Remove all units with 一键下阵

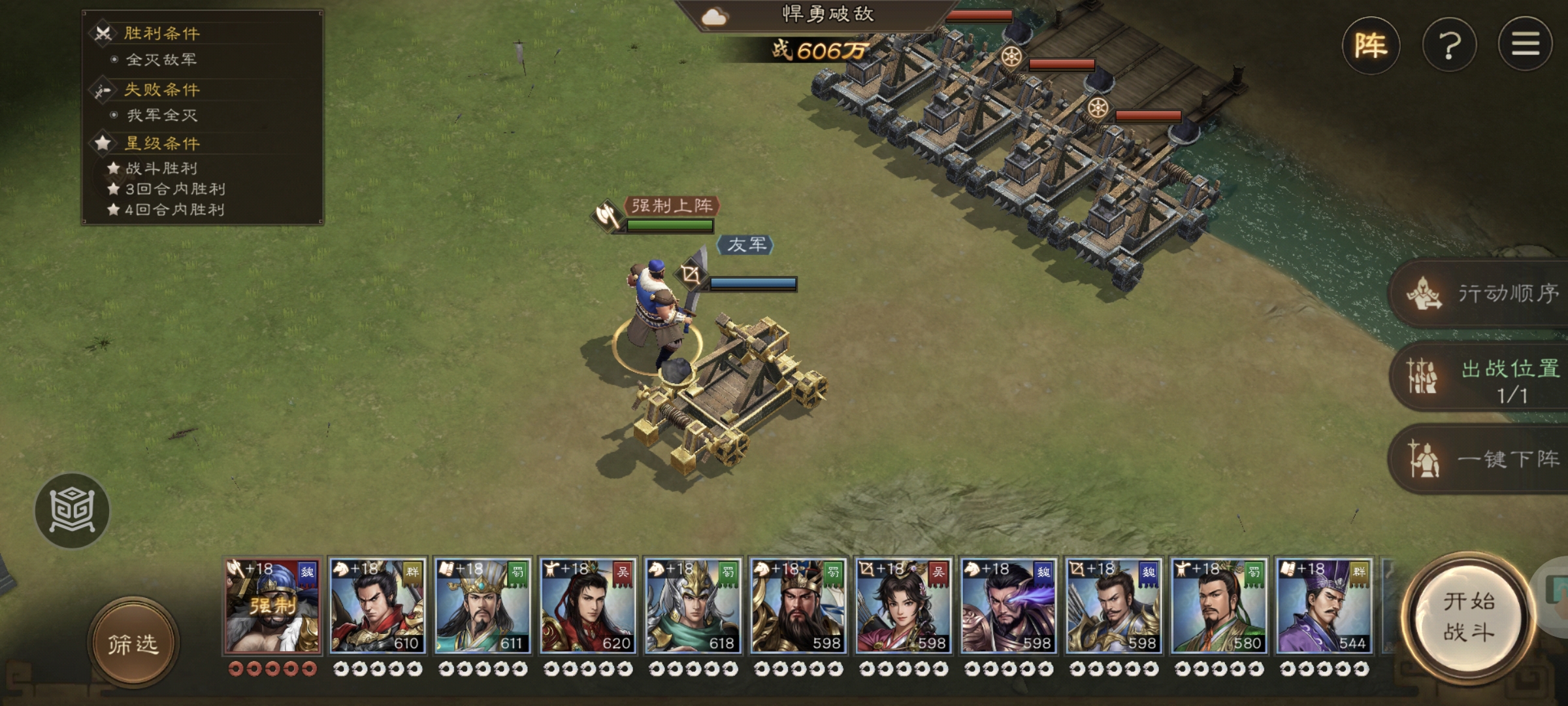pos(1483,460)
